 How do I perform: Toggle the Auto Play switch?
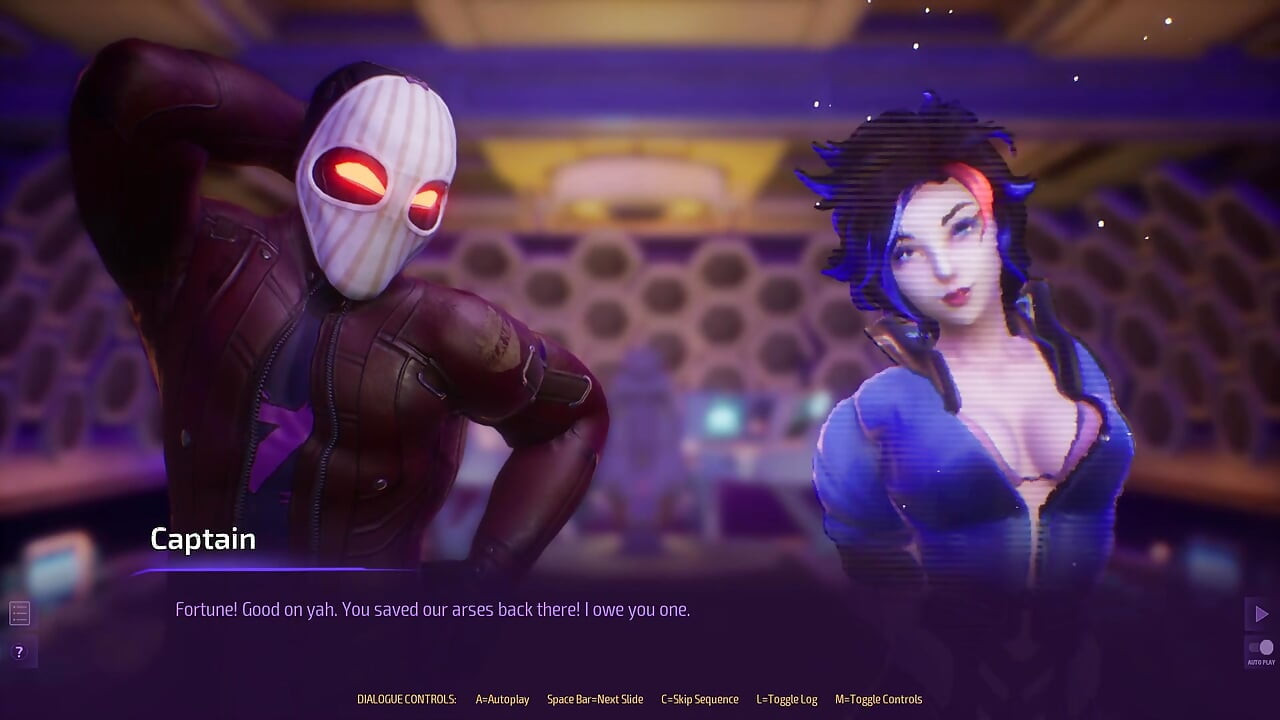[1261, 648]
